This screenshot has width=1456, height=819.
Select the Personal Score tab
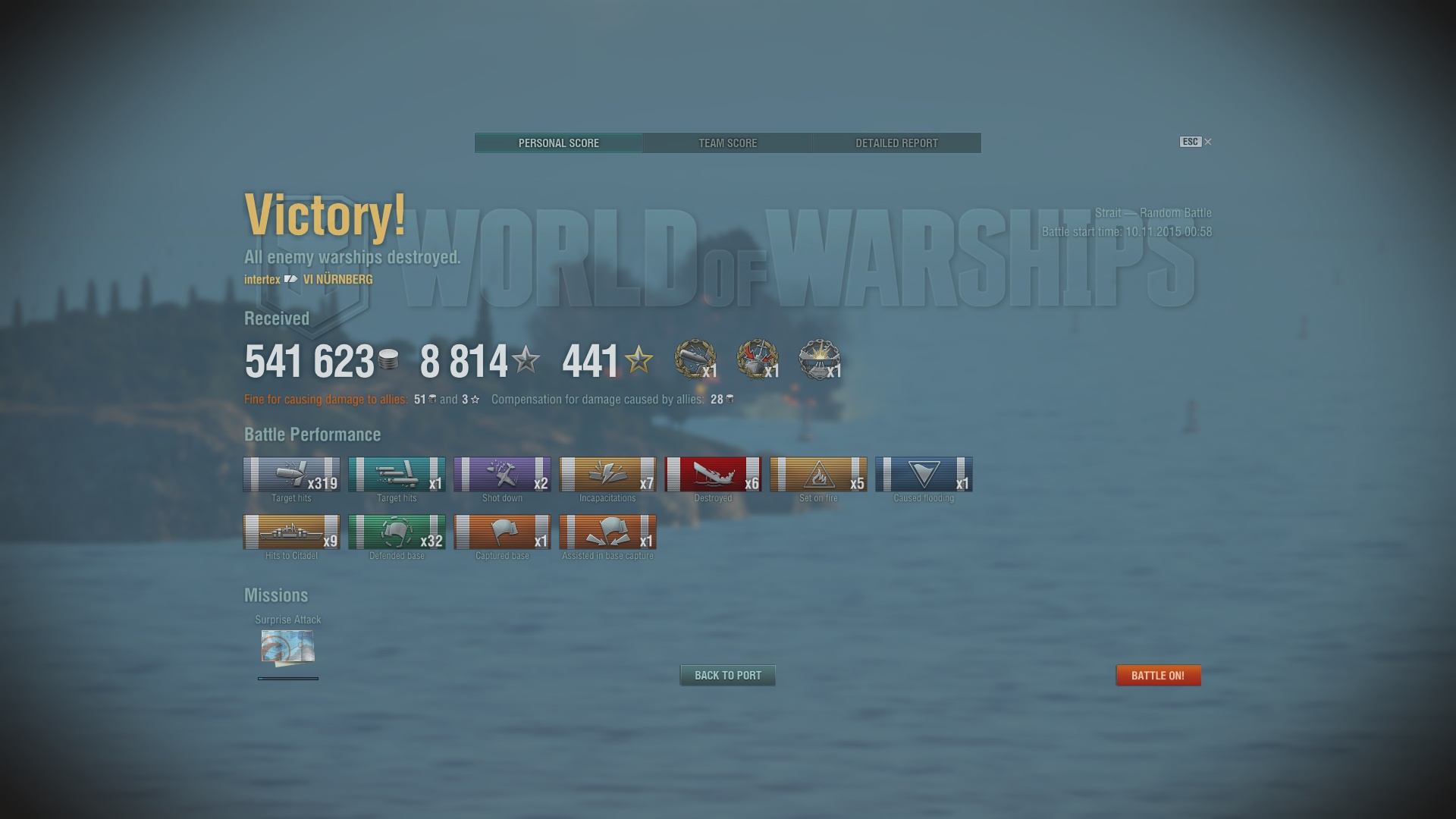(559, 143)
